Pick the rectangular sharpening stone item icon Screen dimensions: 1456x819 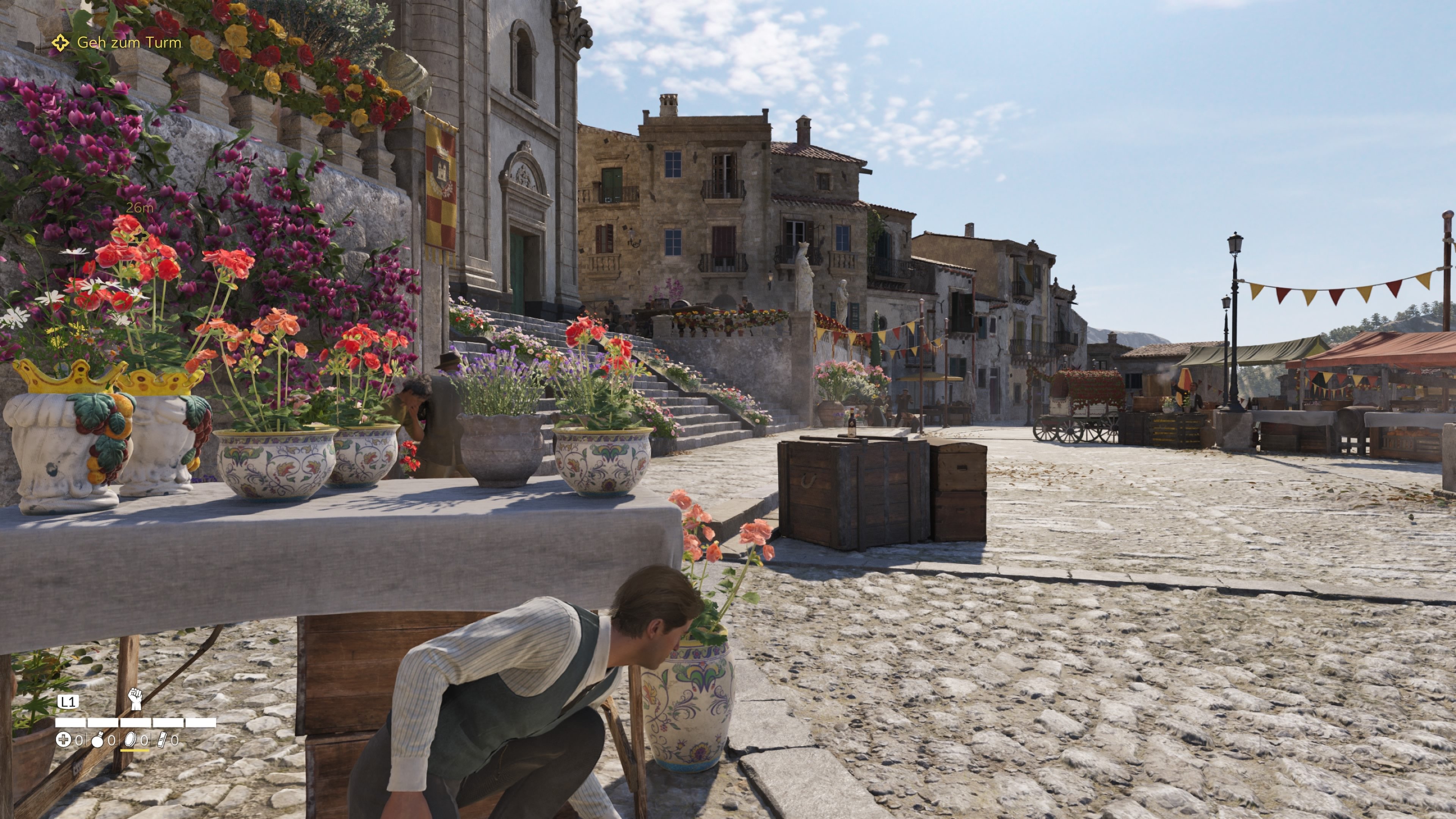pyautogui.click(x=162, y=739)
